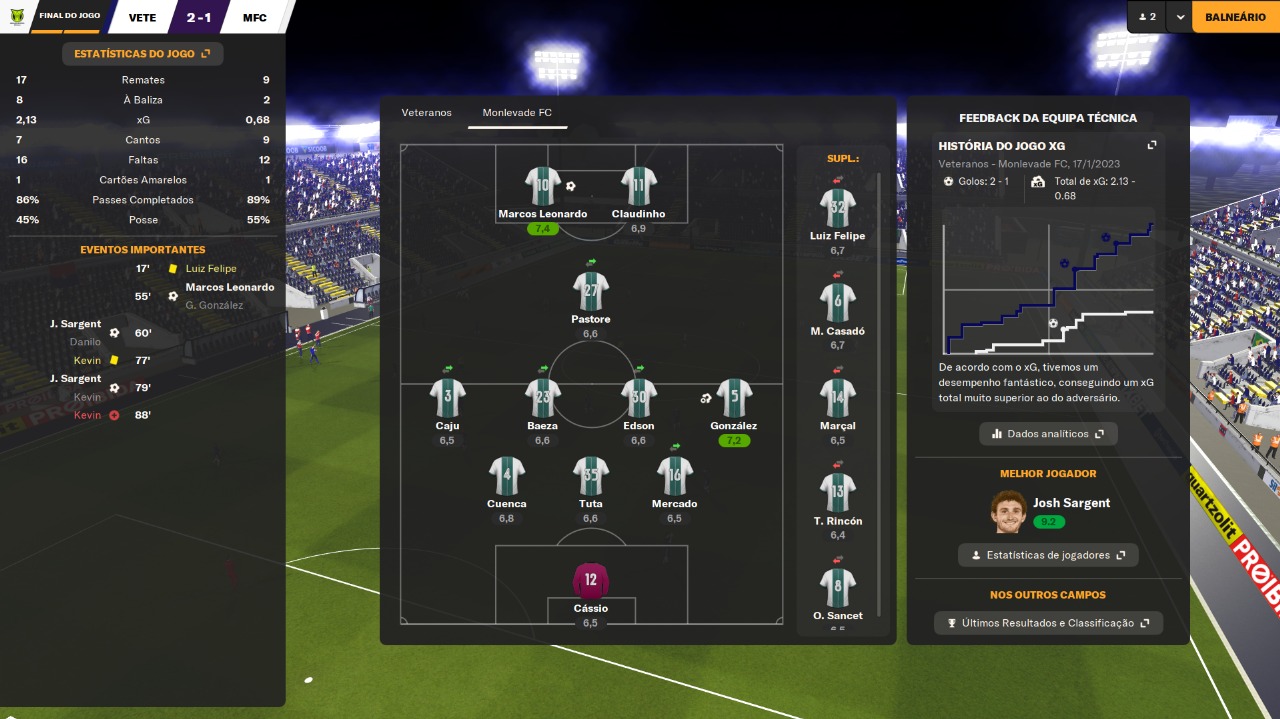Open the Balneário dressing room button

tap(1235, 17)
